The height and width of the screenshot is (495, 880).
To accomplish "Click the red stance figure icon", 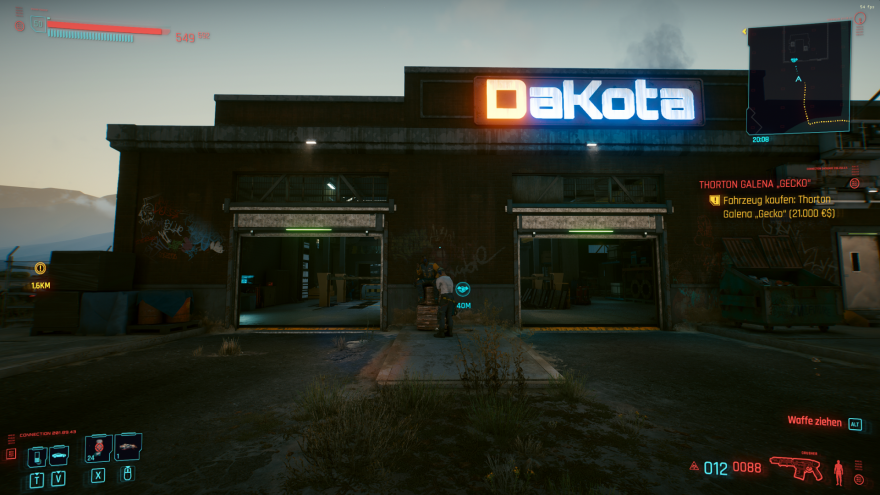I will [x=839, y=468].
